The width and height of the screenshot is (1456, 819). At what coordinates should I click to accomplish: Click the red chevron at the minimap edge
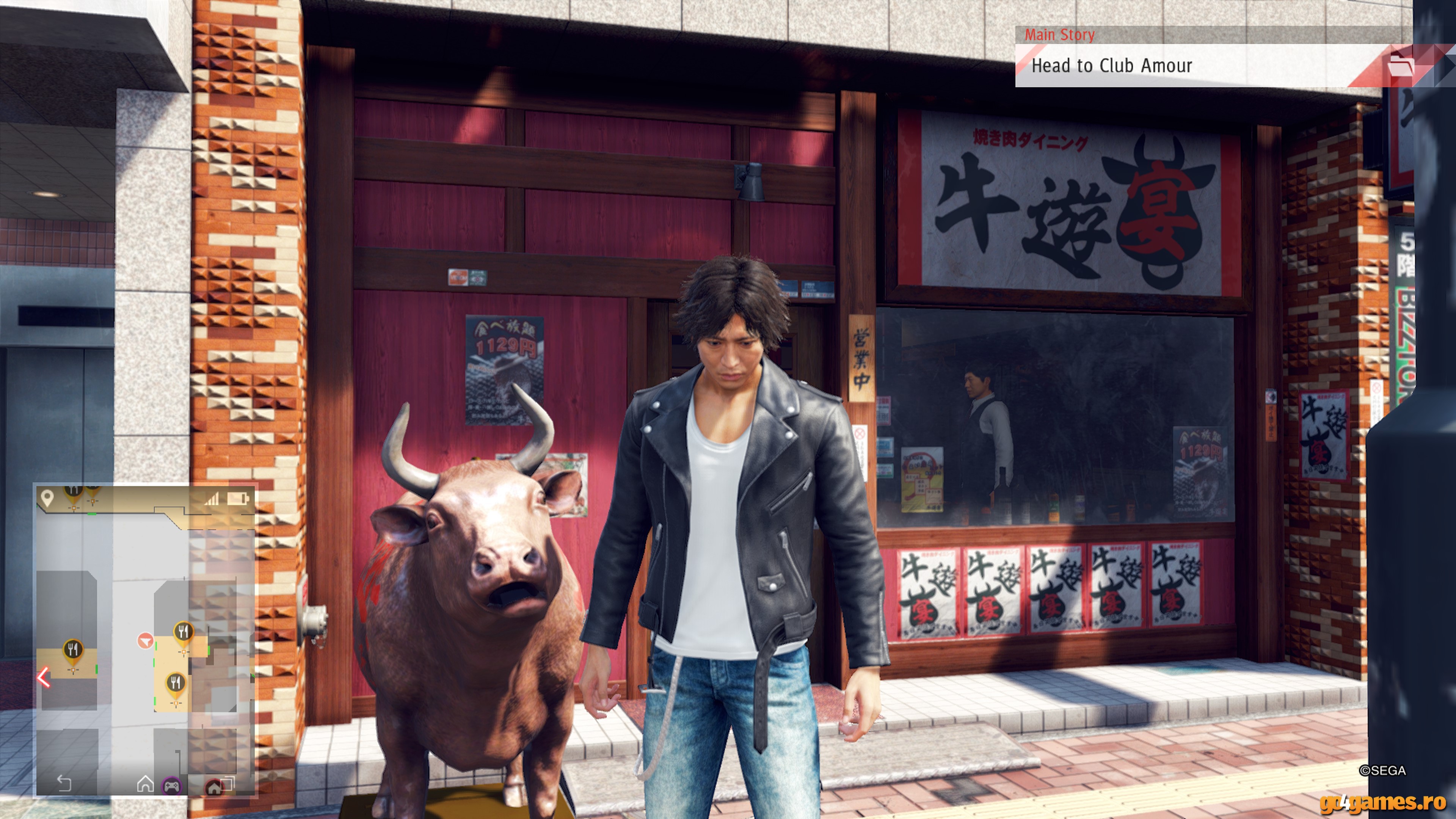tap(44, 677)
